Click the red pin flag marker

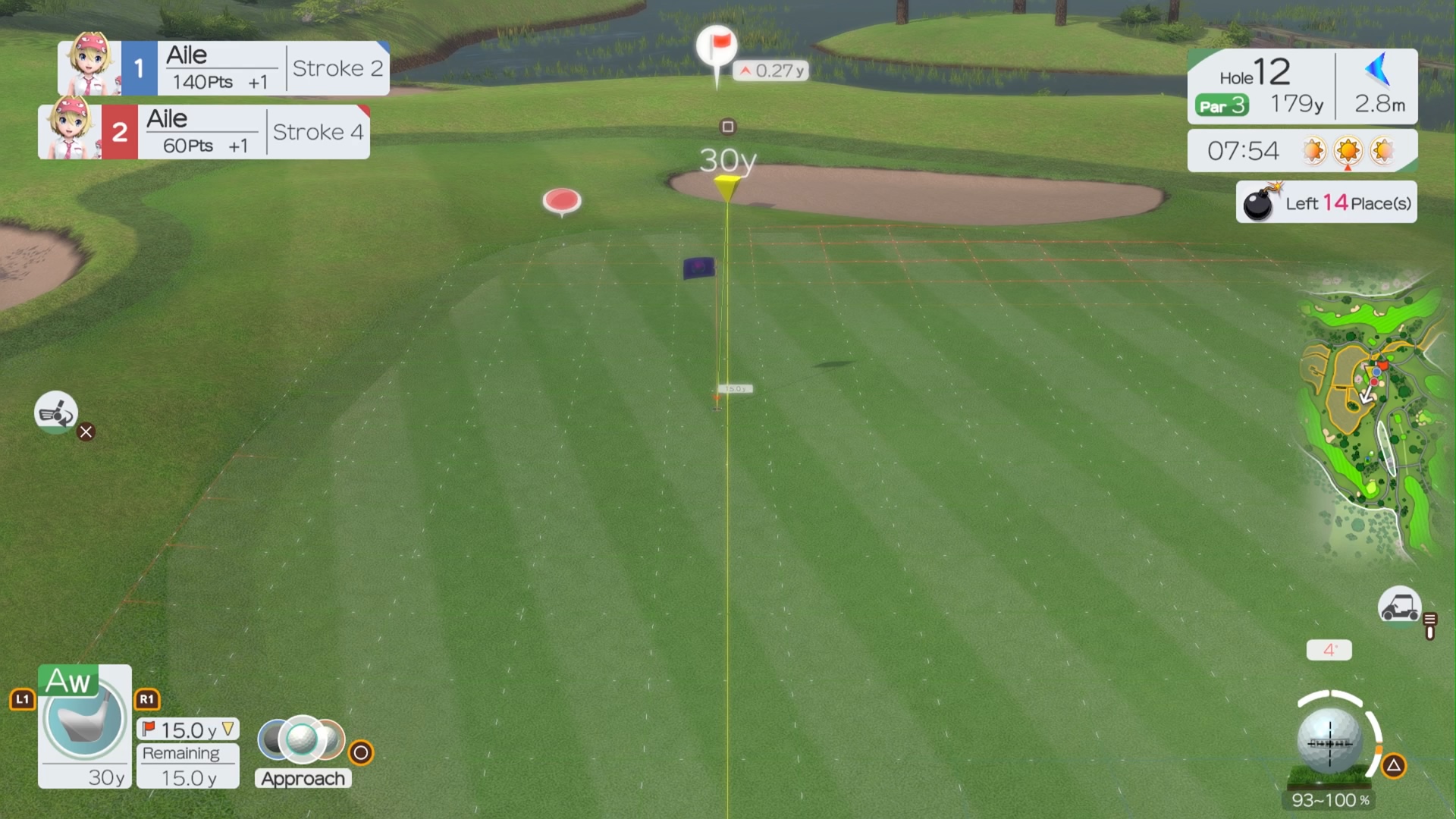click(717, 48)
